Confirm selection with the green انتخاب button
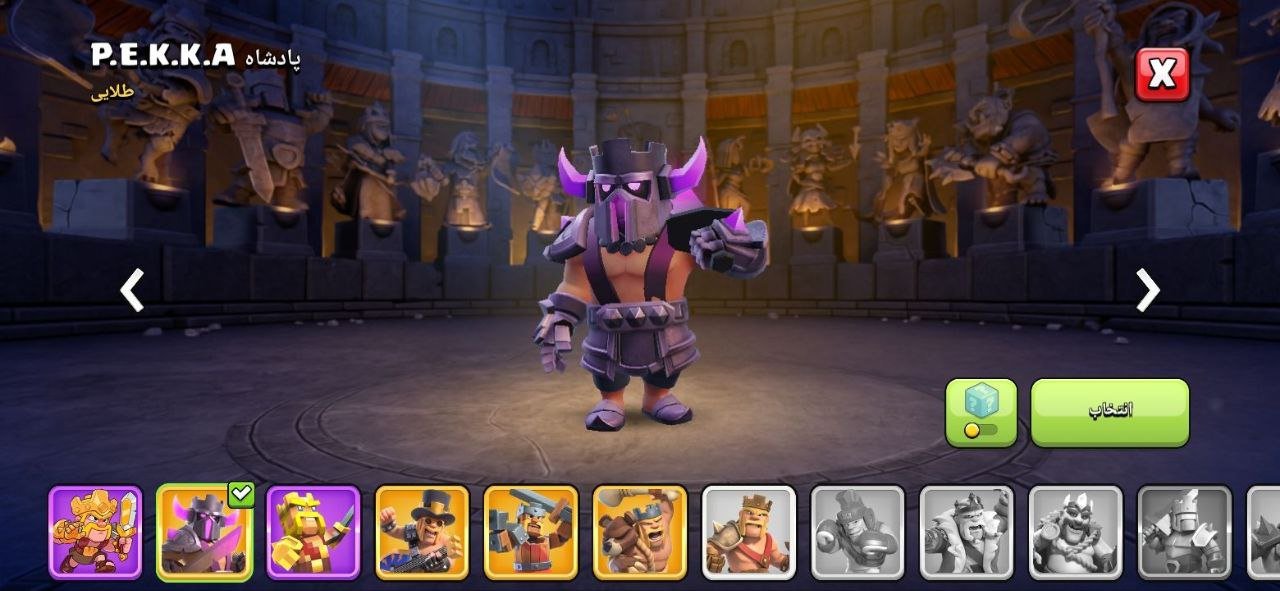The width and height of the screenshot is (1280, 591). click(x=1109, y=412)
